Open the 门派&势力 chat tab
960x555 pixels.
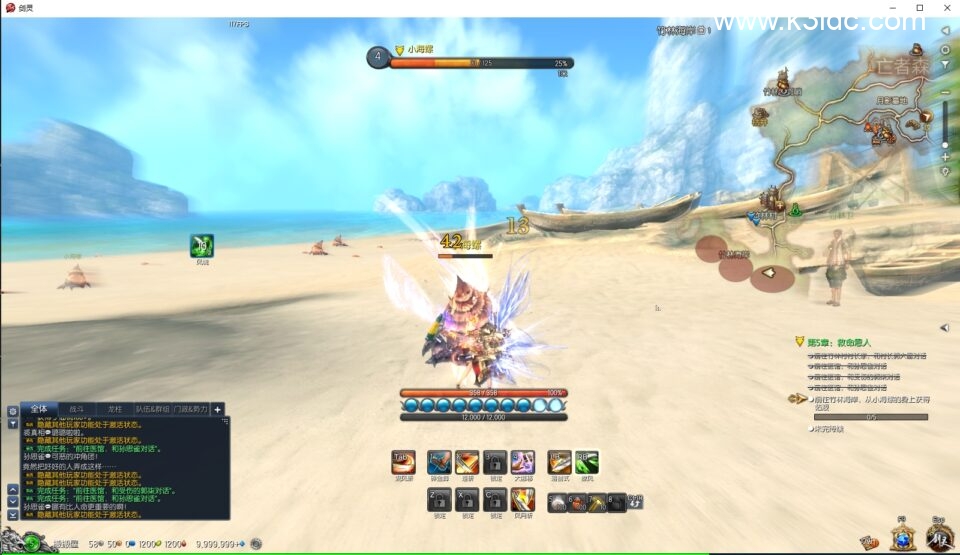pos(190,409)
